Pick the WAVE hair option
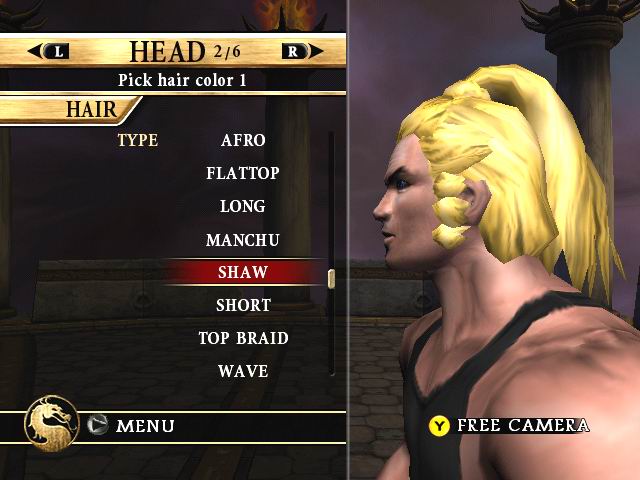640x480 pixels. point(243,371)
